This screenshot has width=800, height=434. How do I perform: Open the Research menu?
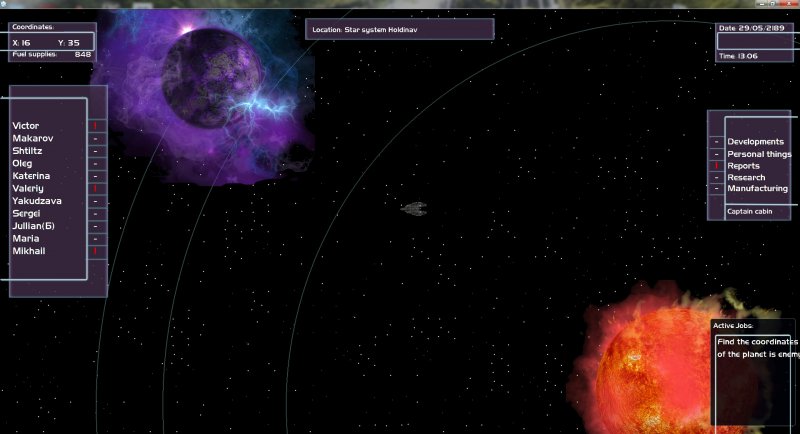tap(746, 178)
